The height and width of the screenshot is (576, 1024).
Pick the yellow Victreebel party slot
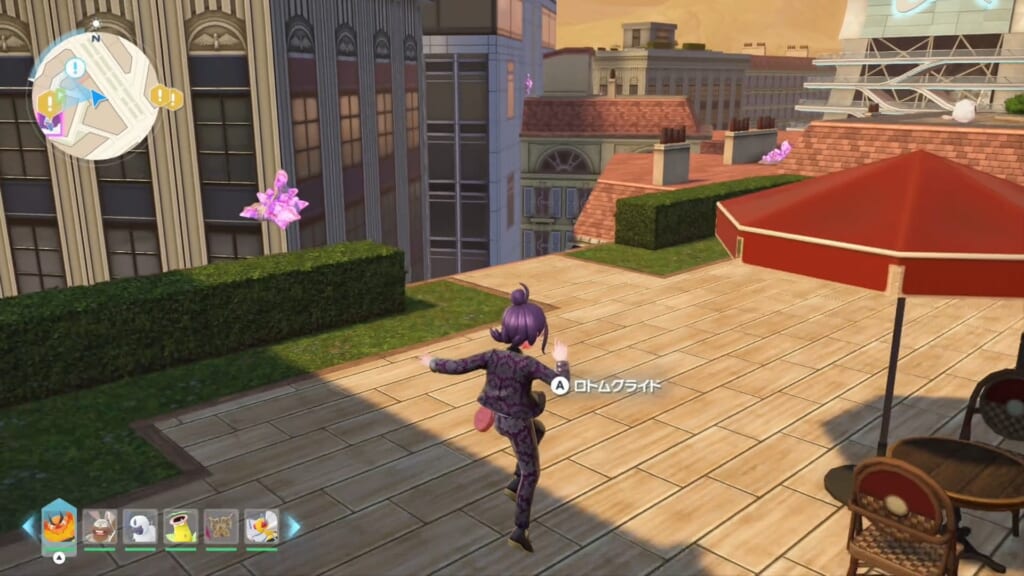(x=181, y=526)
